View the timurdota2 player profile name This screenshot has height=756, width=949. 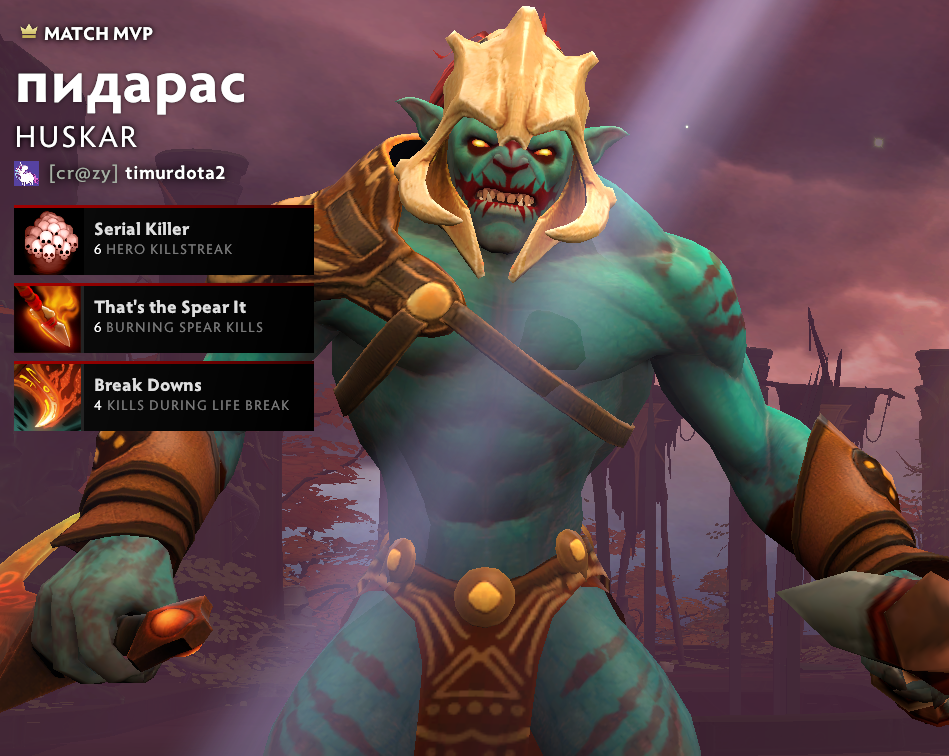click(x=175, y=173)
